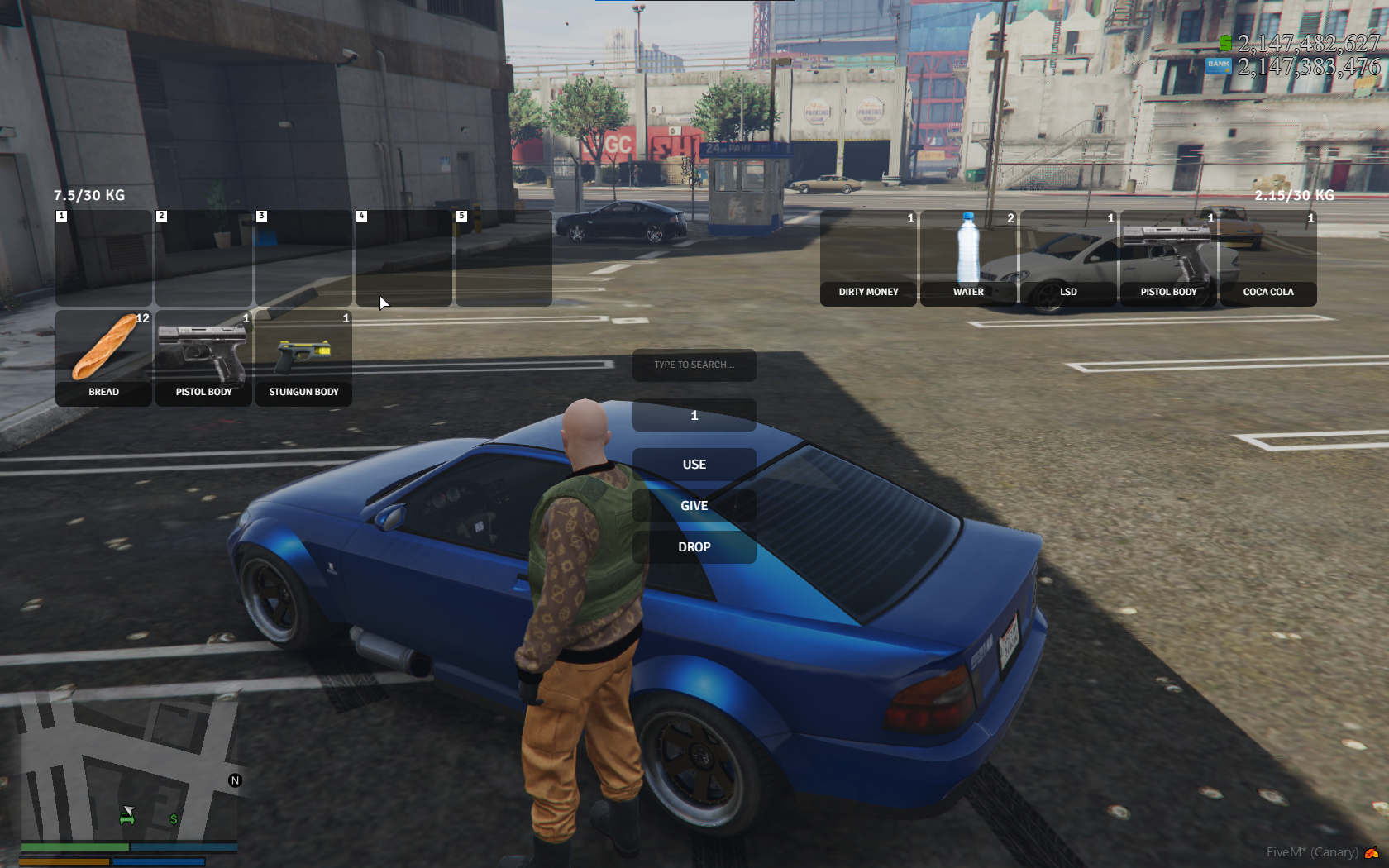Image resolution: width=1389 pixels, height=868 pixels.
Task: Choose the LSD item slot
Action: pos(1068,257)
